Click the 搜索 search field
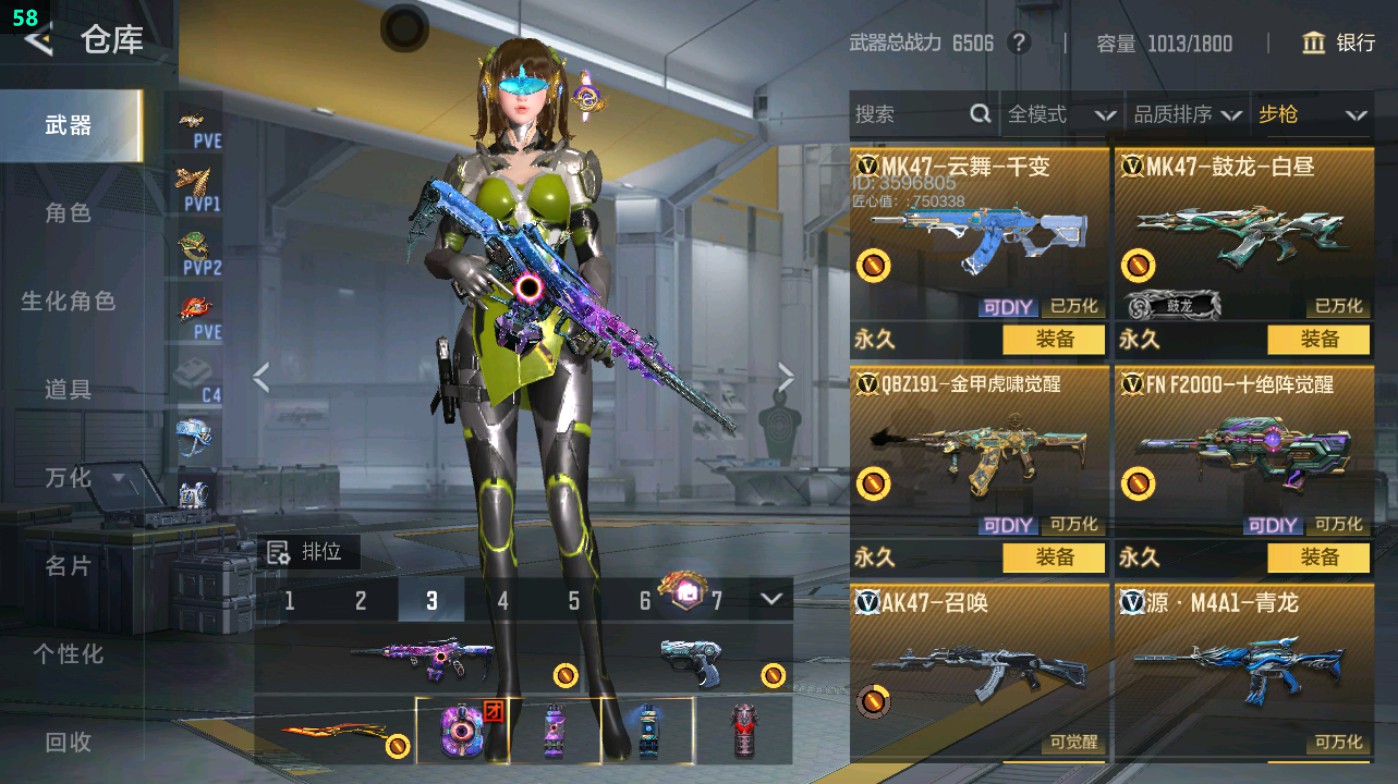 [910, 115]
